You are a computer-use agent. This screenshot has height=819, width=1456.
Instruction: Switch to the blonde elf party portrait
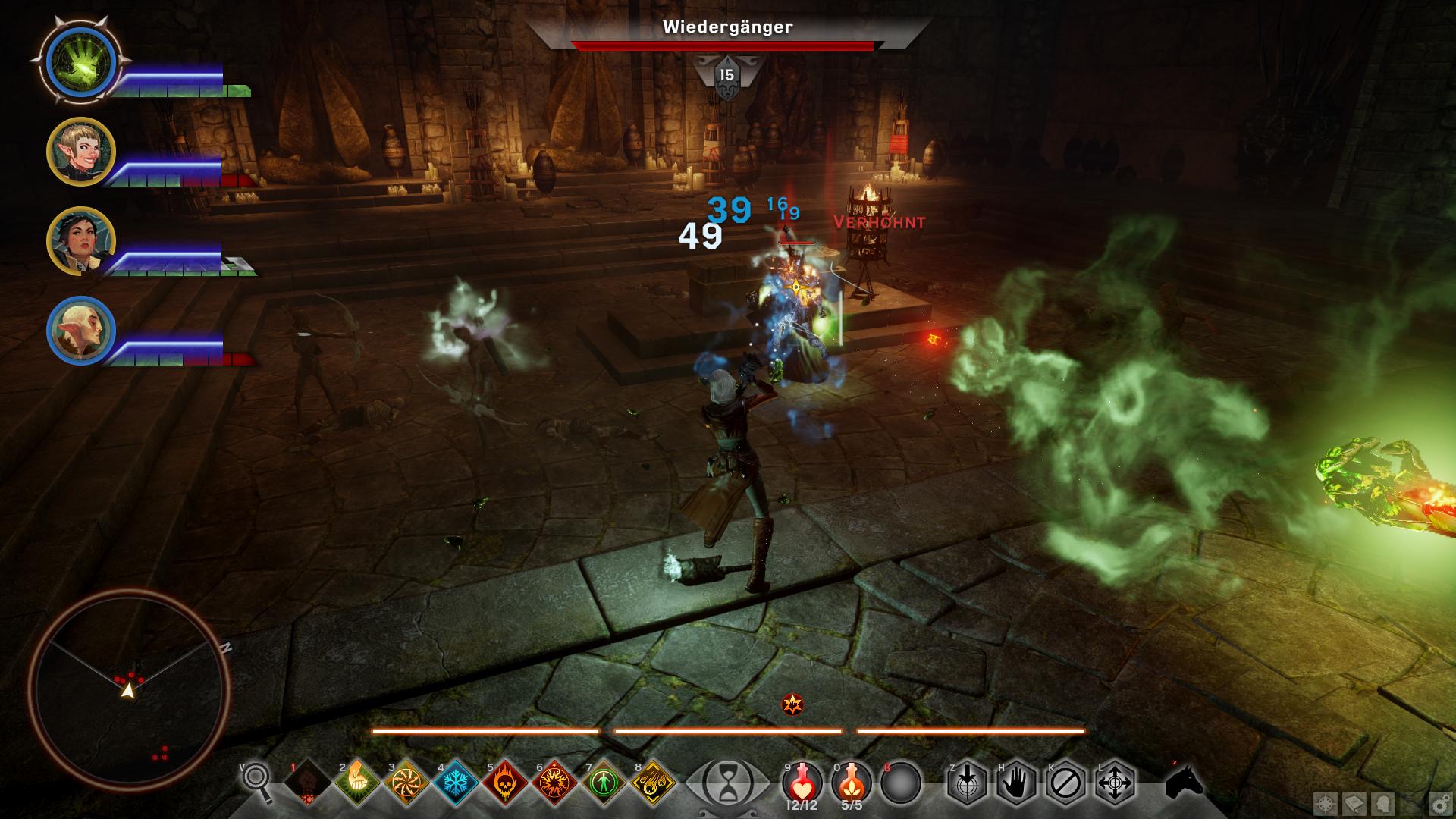(x=80, y=152)
